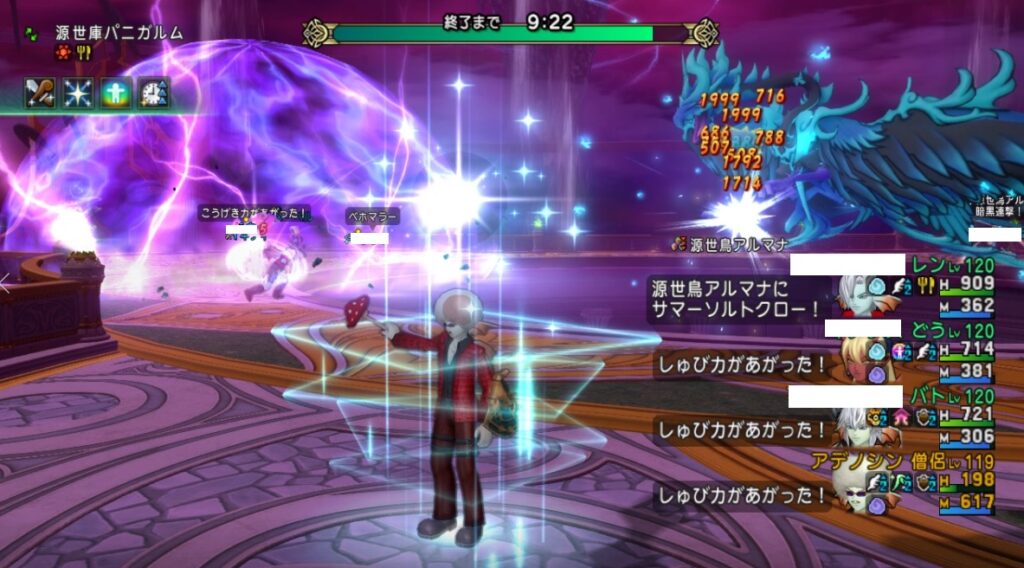The image size is (1024, 568).
Task: Click the clock with arrows buff icon
Action: click(153, 92)
